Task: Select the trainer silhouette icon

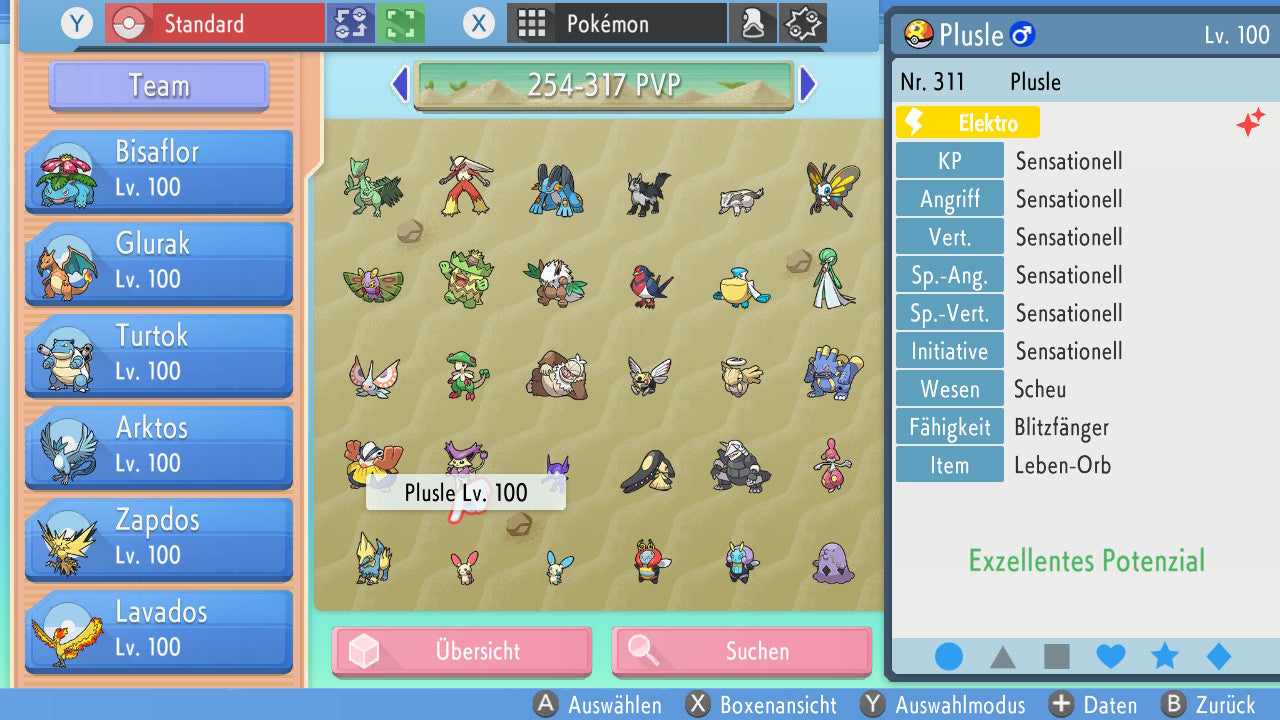Action: coord(753,22)
